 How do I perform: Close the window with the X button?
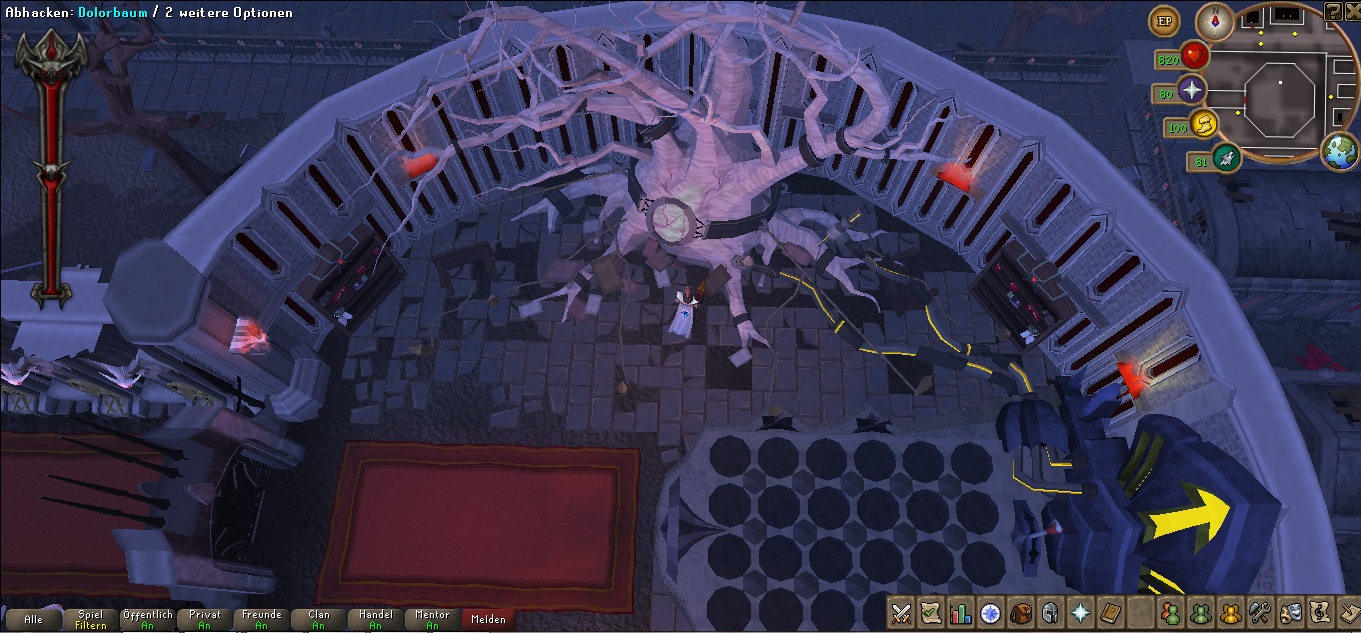1351,11
